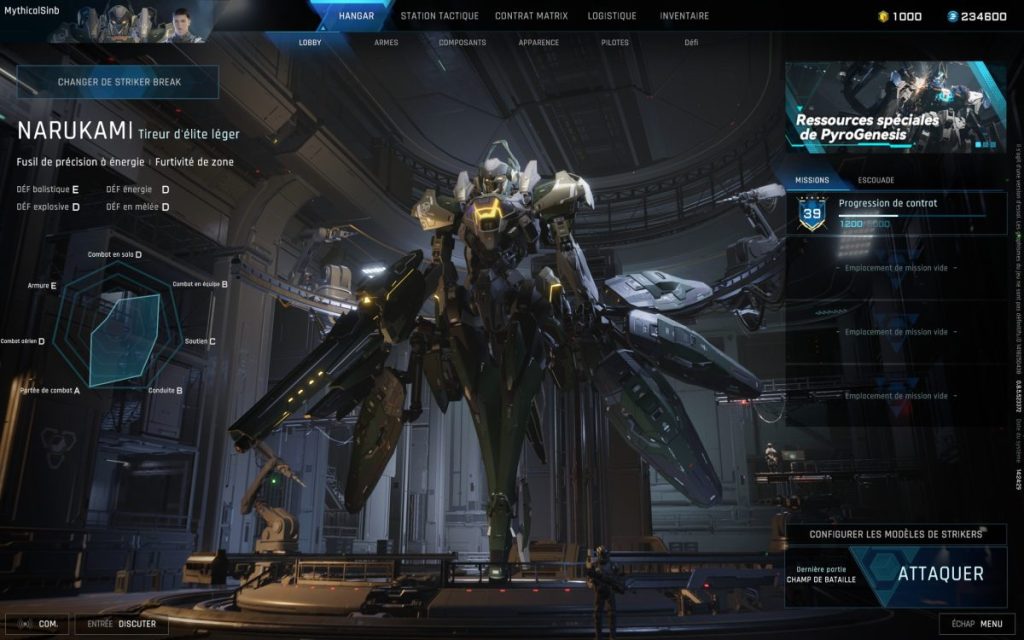Open the Progression de contrat entry

click(x=895, y=213)
